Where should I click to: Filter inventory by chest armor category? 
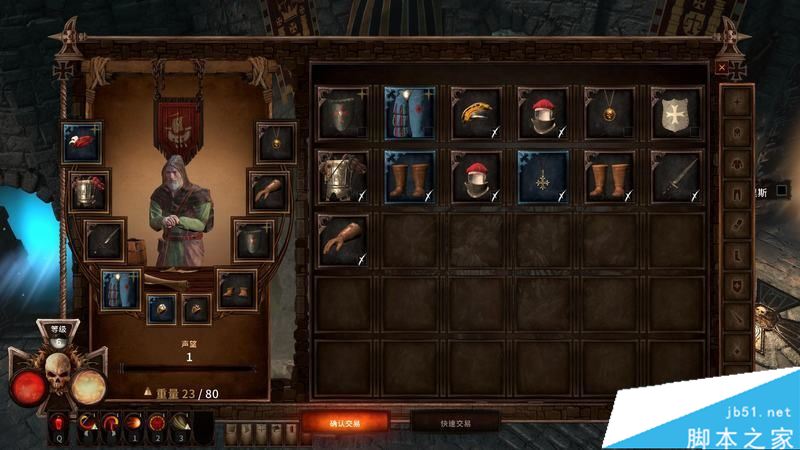pyautogui.click(x=737, y=162)
